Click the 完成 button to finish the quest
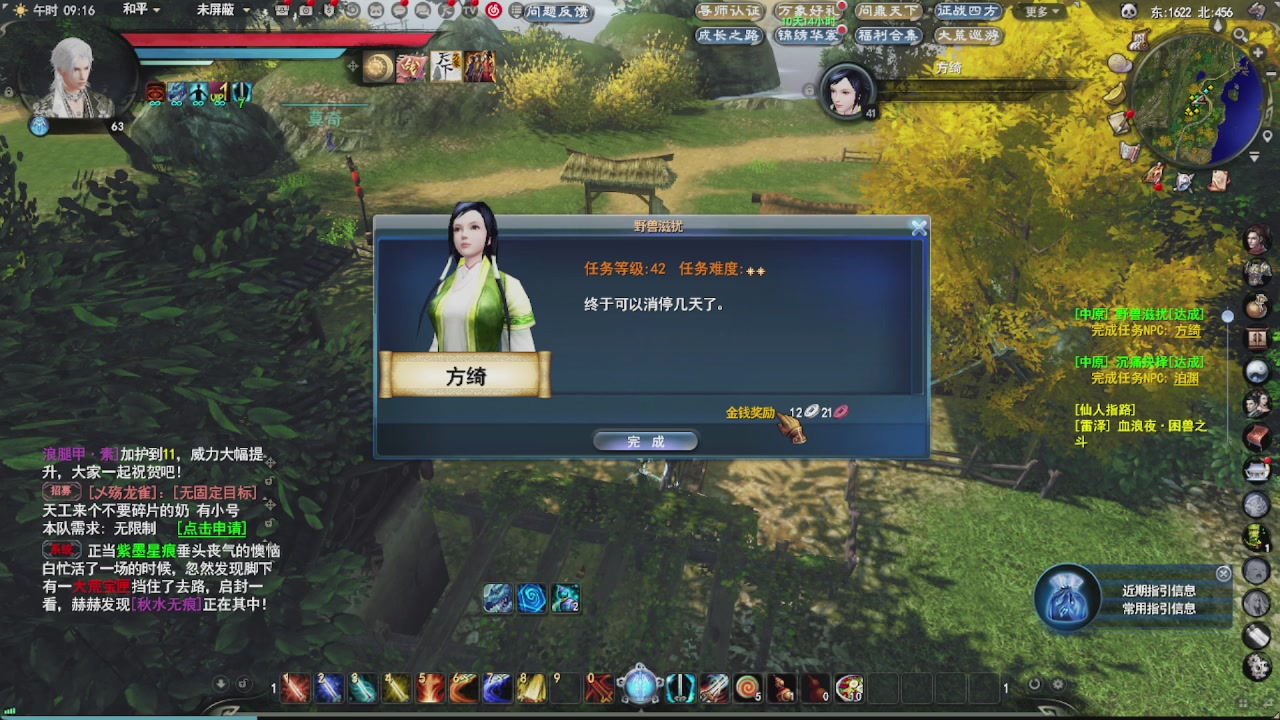1280x720 pixels. 645,440
